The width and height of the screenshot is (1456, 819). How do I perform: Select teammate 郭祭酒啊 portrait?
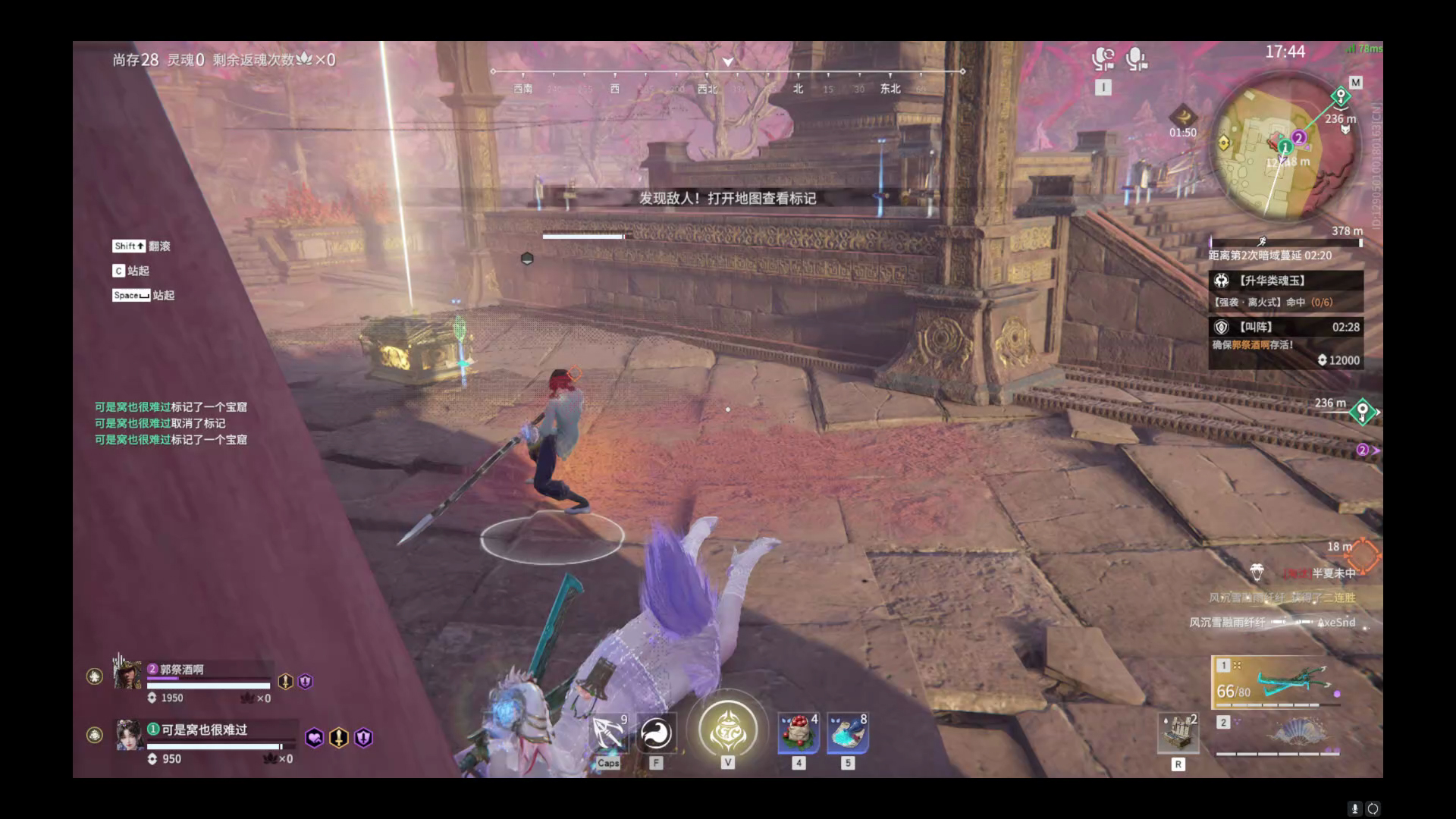(127, 673)
